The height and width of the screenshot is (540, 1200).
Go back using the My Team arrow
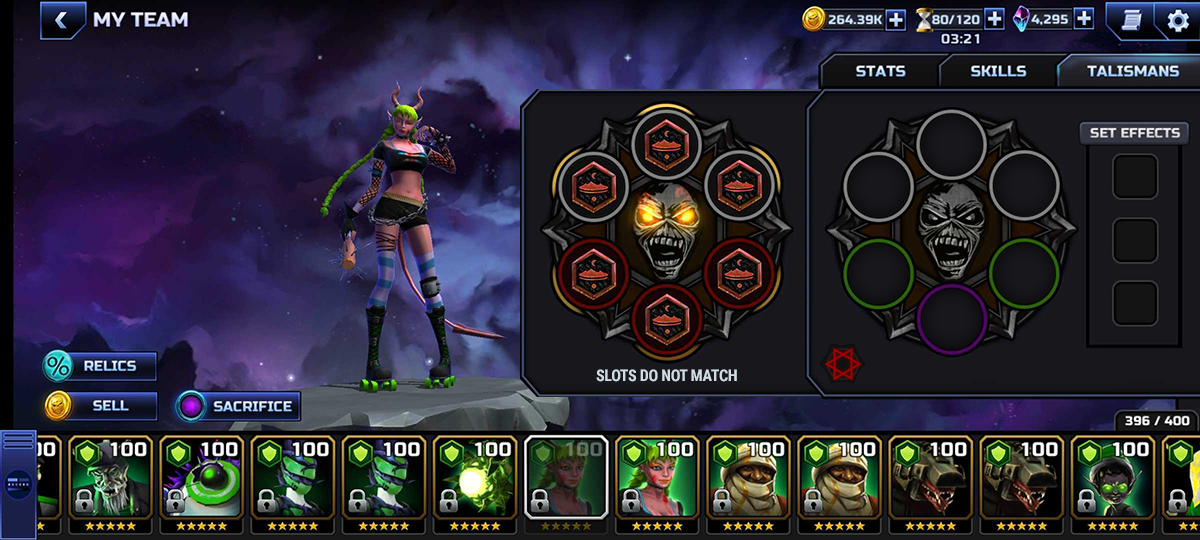(62, 20)
